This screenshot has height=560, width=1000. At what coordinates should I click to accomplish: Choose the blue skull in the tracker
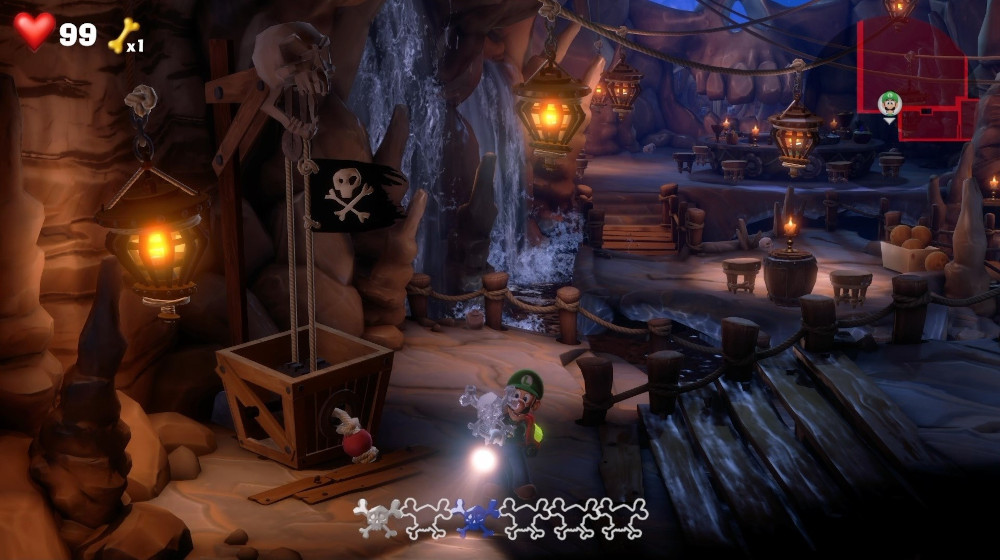476,517
